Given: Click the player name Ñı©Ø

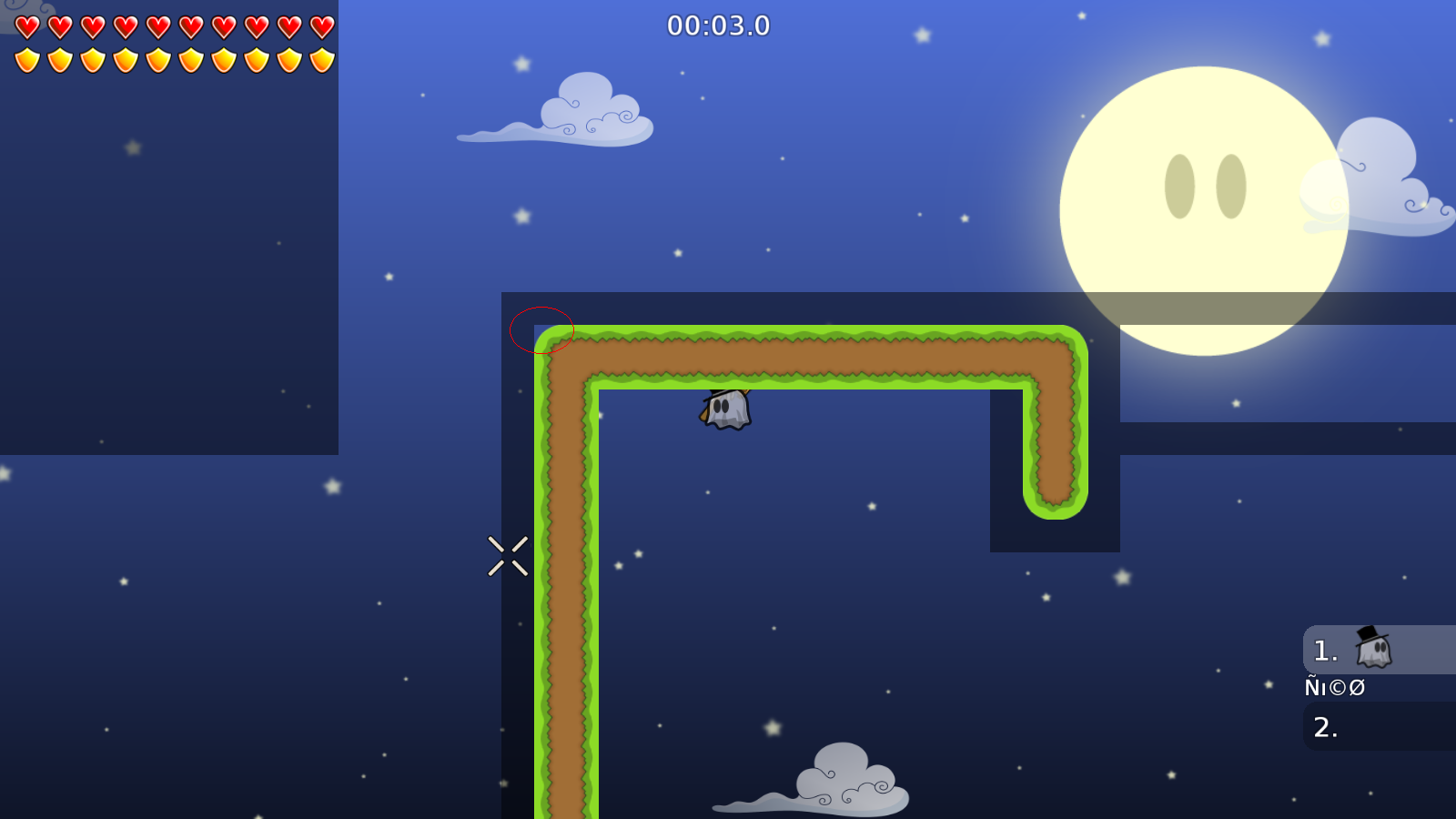Looking at the screenshot, I should (1333, 687).
